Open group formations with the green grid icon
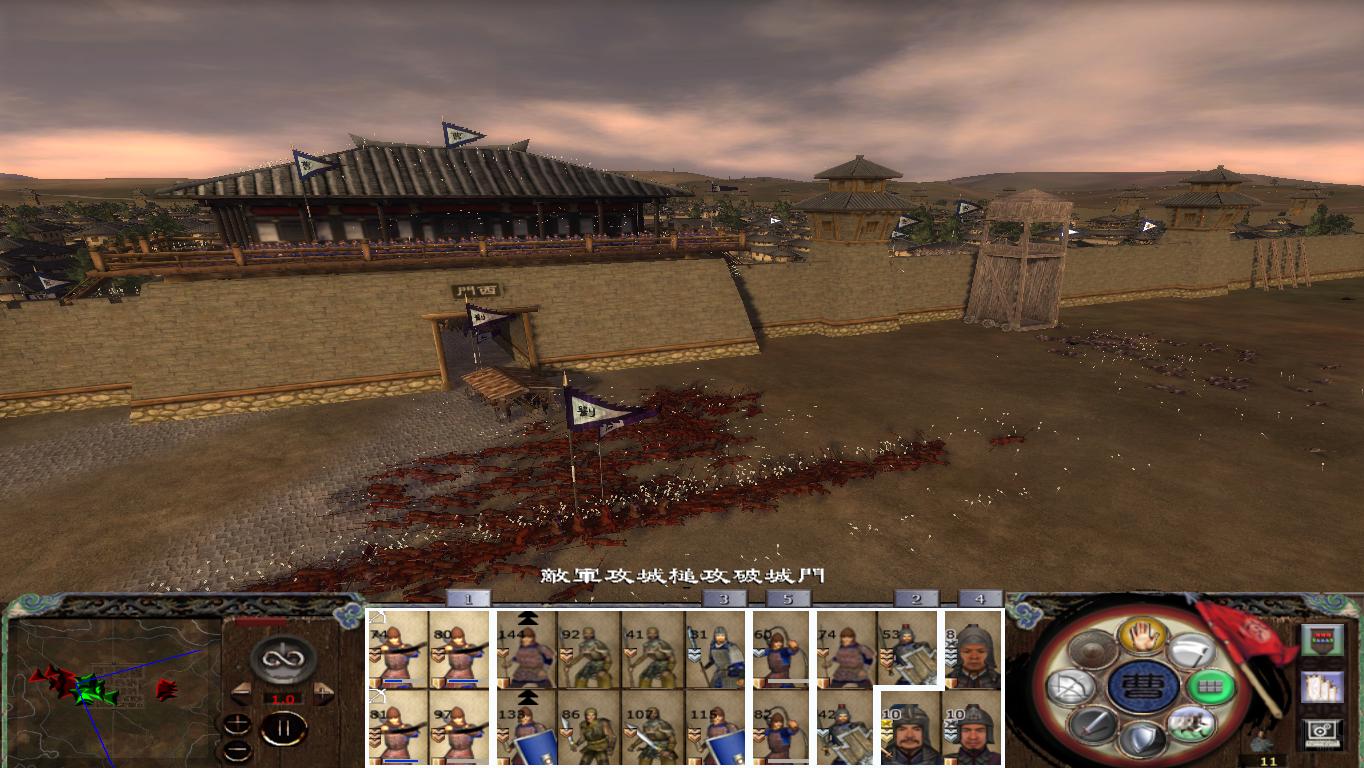This screenshot has width=1364, height=768. pyautogui.click(x=1211, y=689)
